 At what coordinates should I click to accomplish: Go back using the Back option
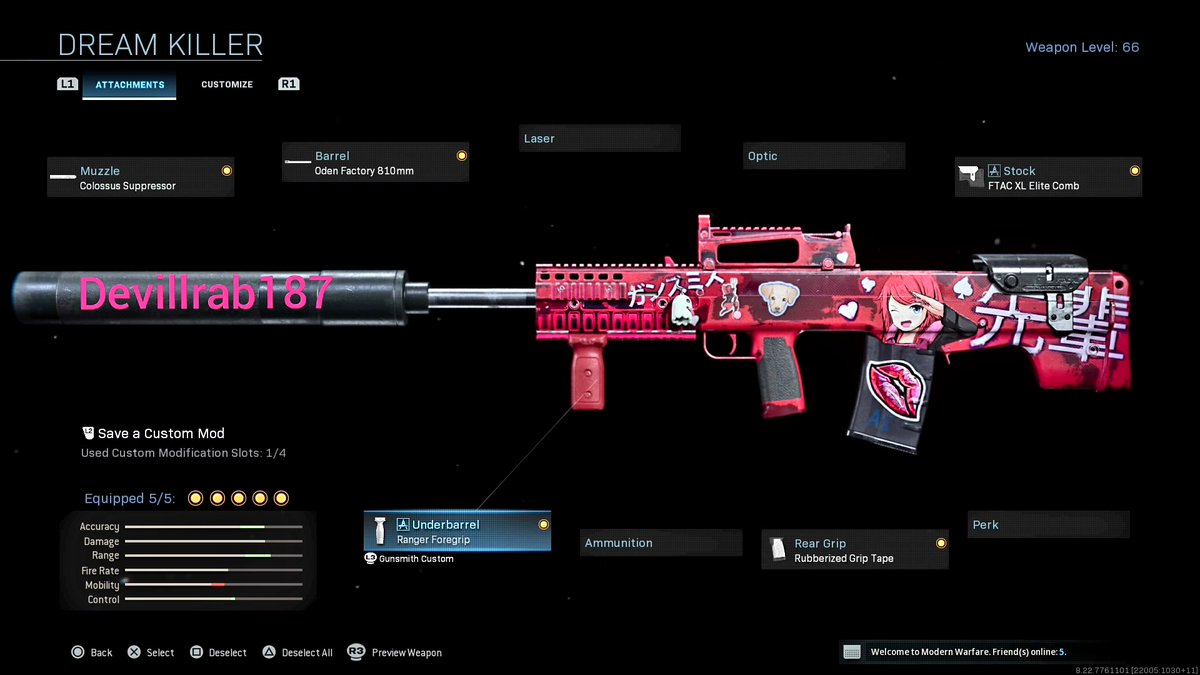click(92, 653)
